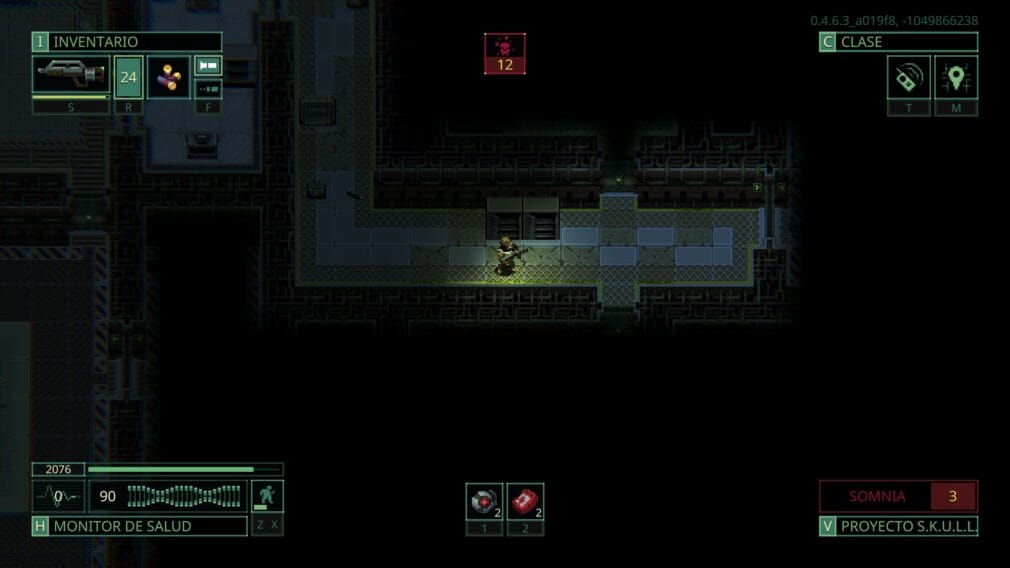Viewport: 1010px width, 568px height.
Task: Toggle the lower fire mode icon
Action: [208, 88]
